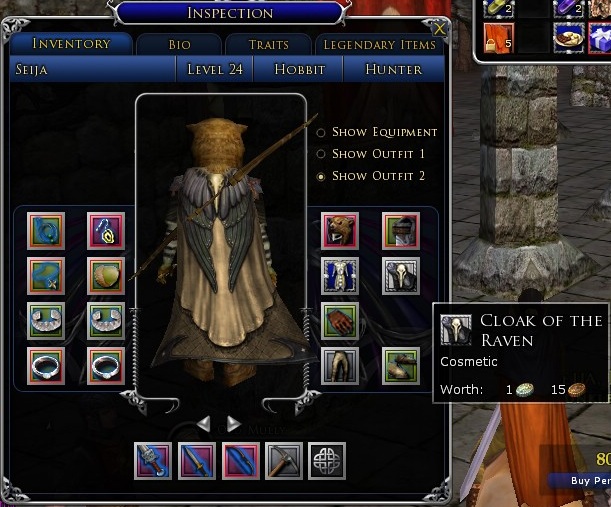Select the boots equipment slot
This screenshot has width=611, height=507.
(401, 366)
